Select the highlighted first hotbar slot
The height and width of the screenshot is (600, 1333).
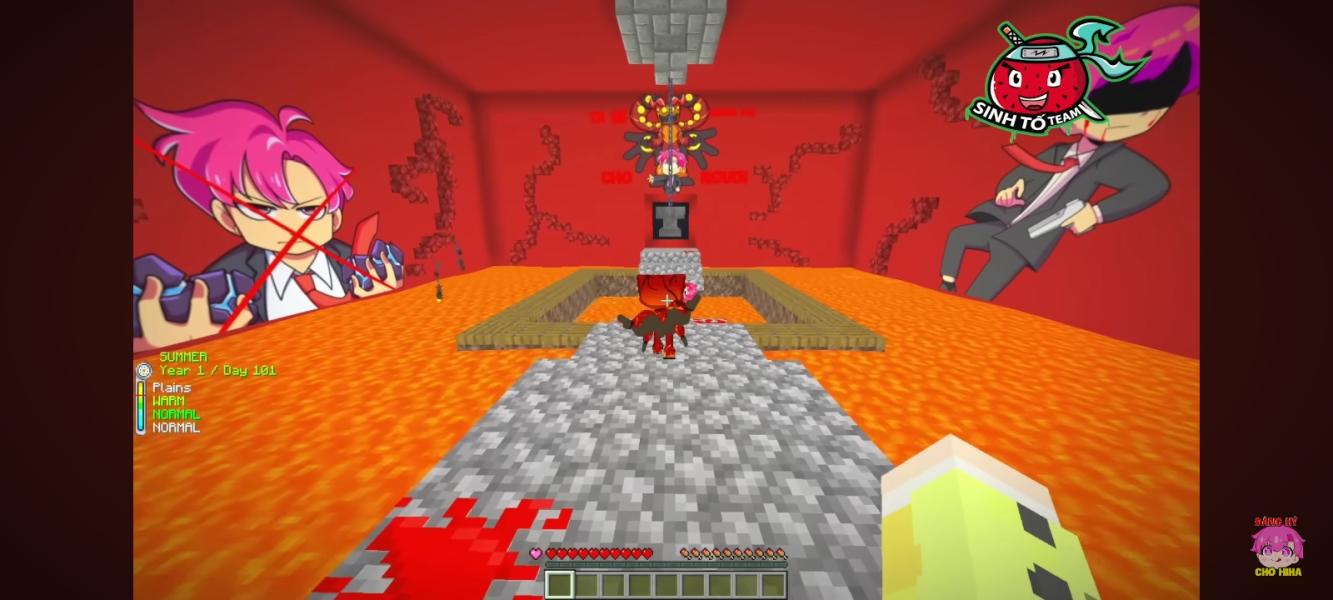[560, 584]
